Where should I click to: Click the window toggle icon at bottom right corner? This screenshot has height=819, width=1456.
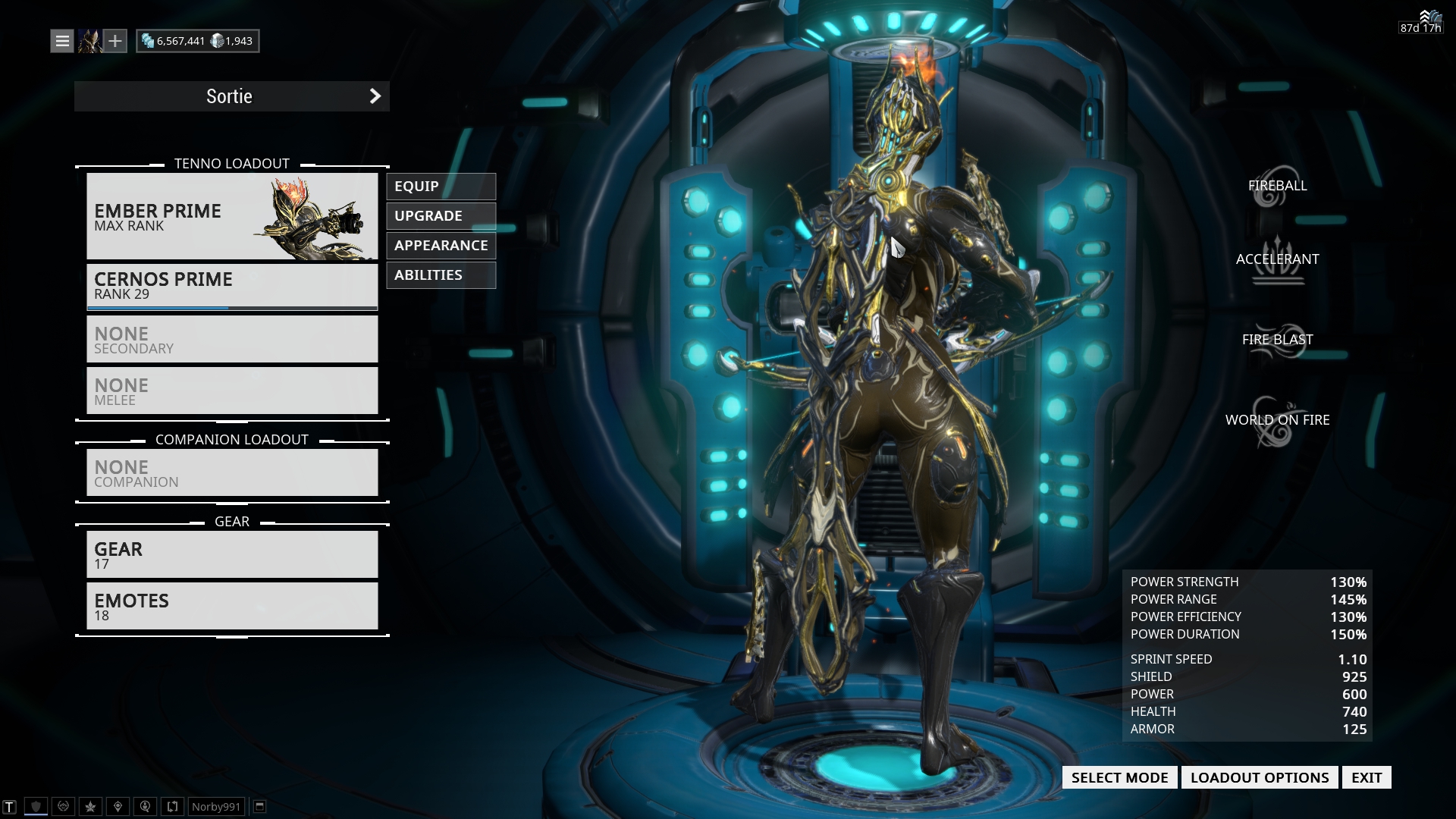pyautogui.click(x=260, y=806)
